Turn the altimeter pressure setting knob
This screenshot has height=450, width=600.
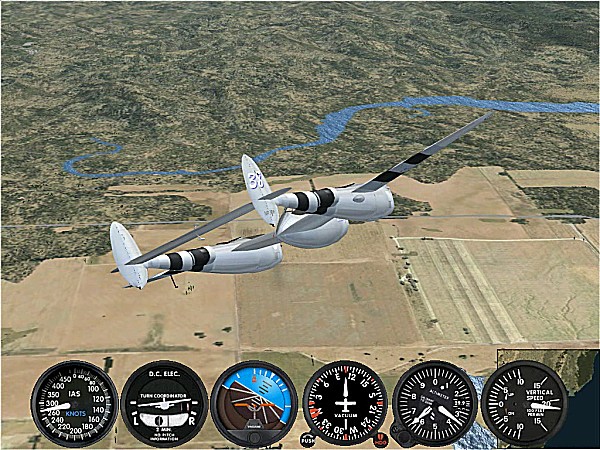click(399, 436)
